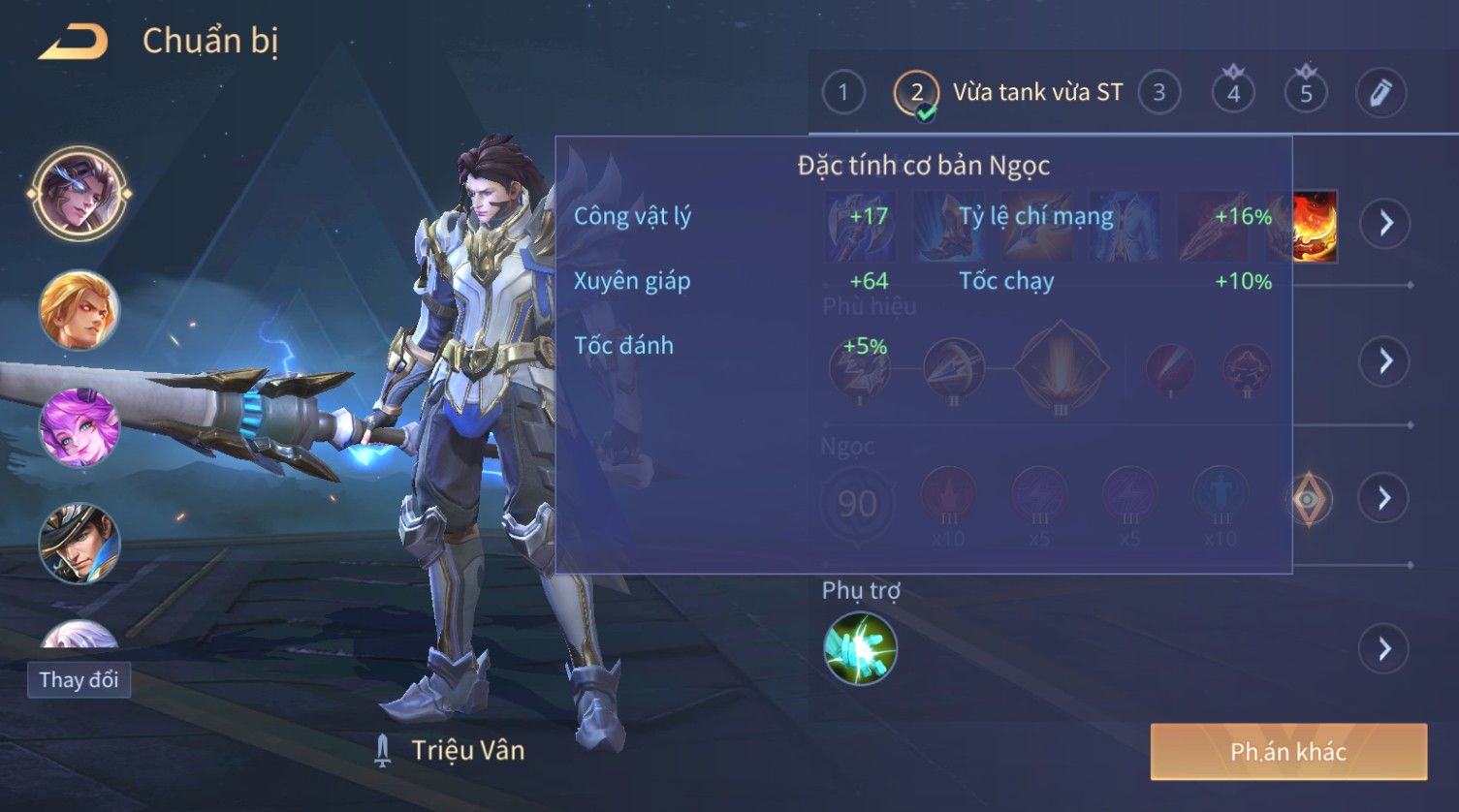Choose build preset number 4

[1233, 93]
